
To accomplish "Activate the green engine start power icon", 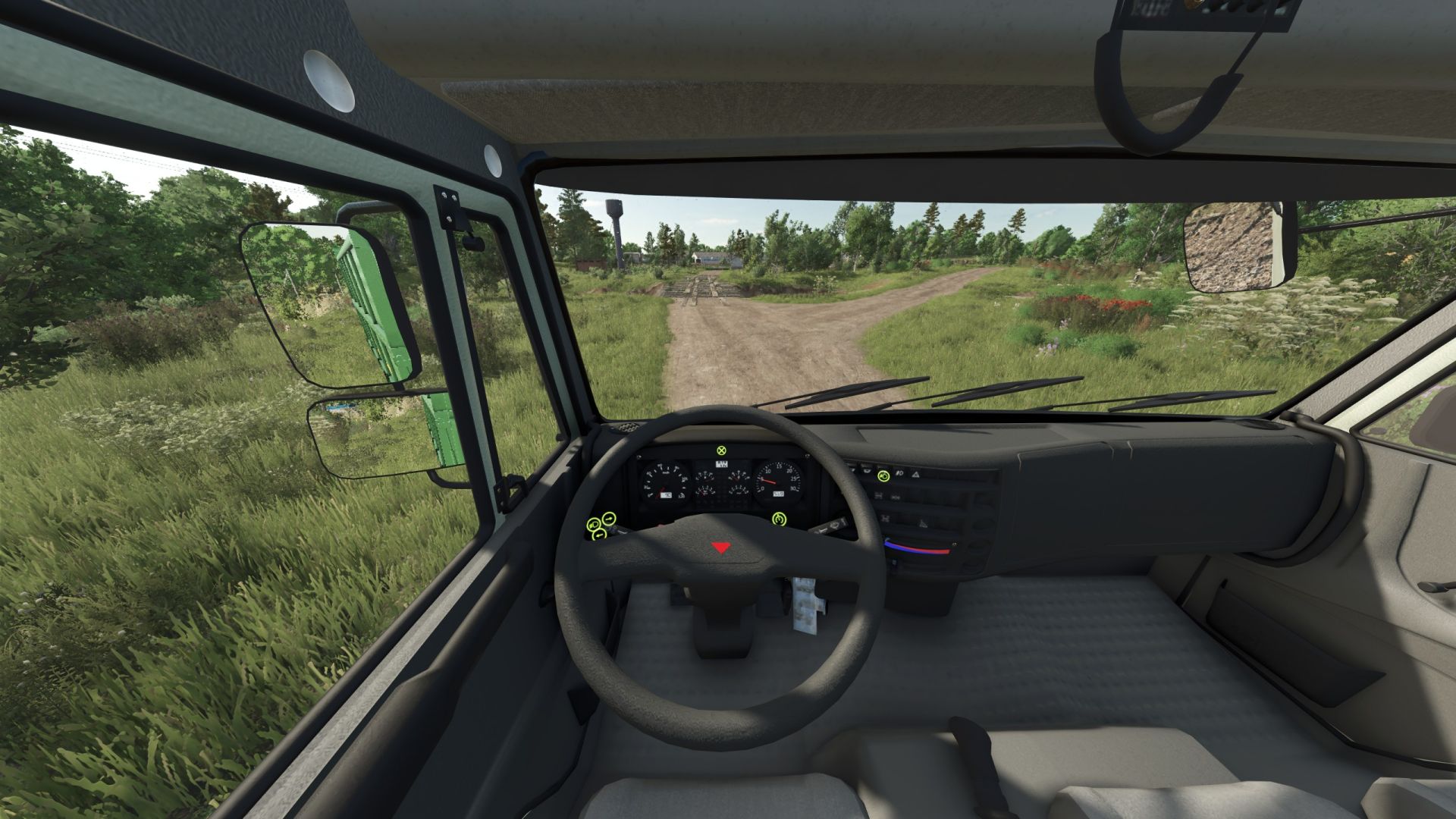I will pyautogui.click(x=779, y=519).
